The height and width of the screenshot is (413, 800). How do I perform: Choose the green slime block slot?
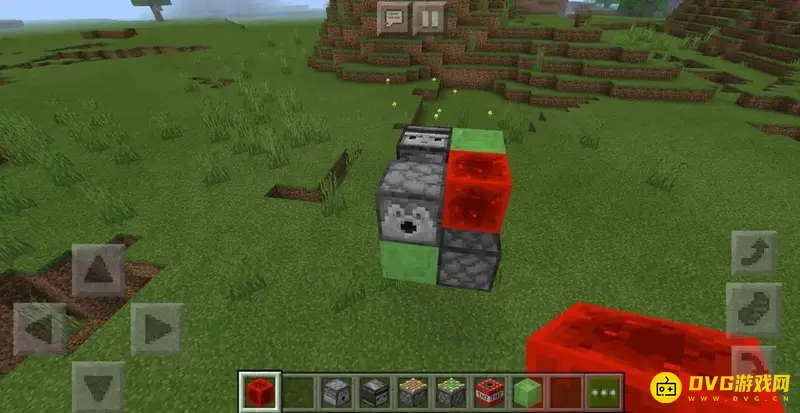point(527,391)
